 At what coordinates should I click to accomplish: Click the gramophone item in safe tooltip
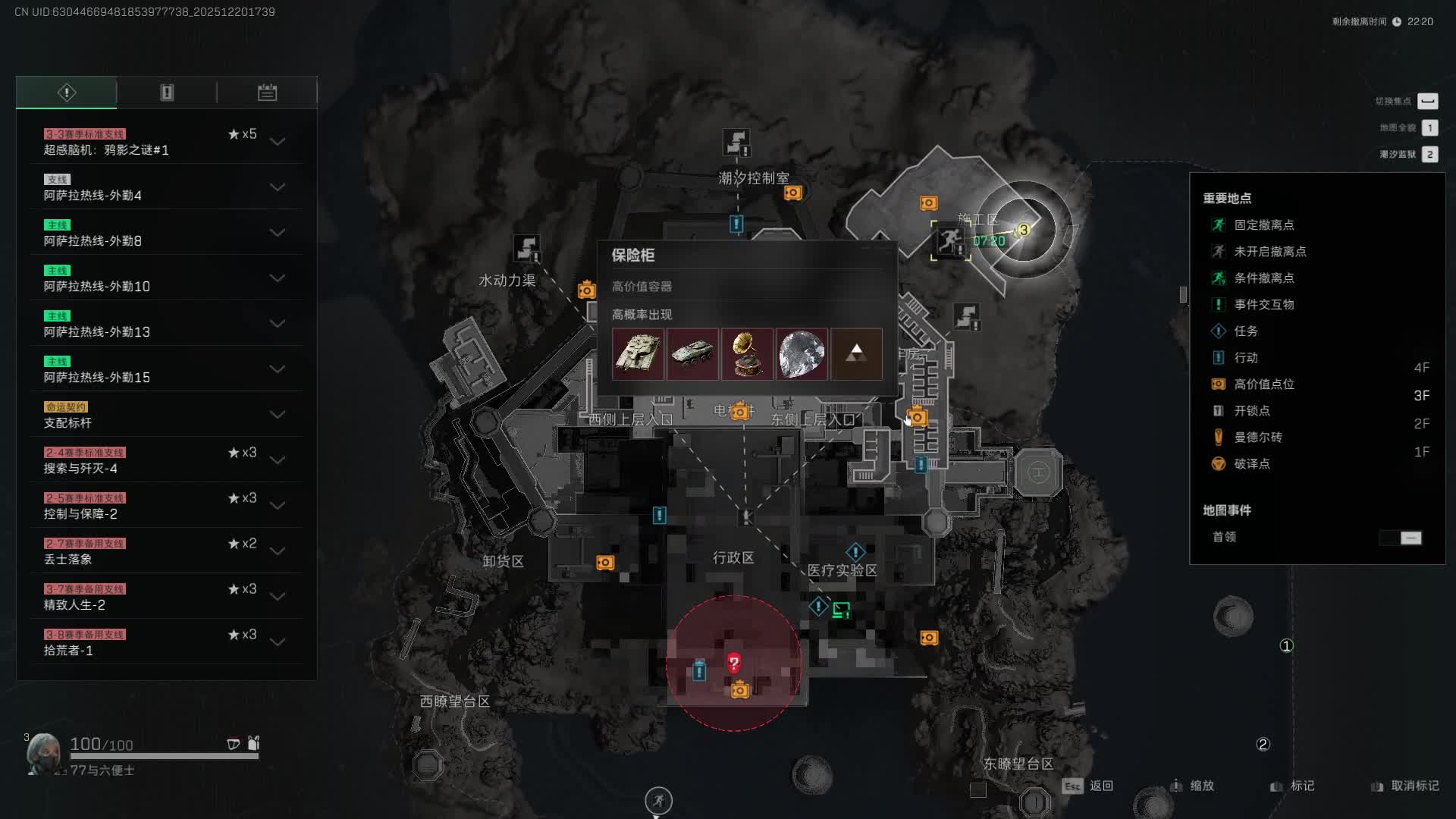[x=747, y=354]
